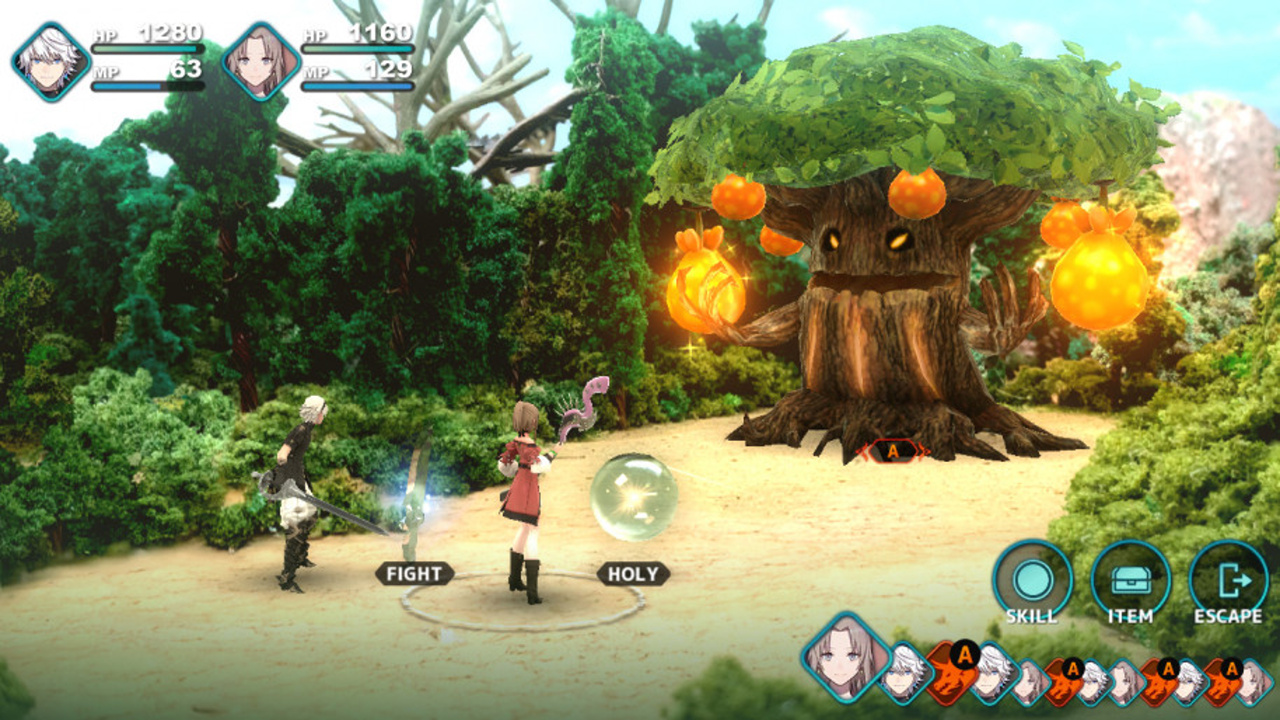
Task: Click the large active-turn portrait in turn order
Action: (x=846, y=658)
